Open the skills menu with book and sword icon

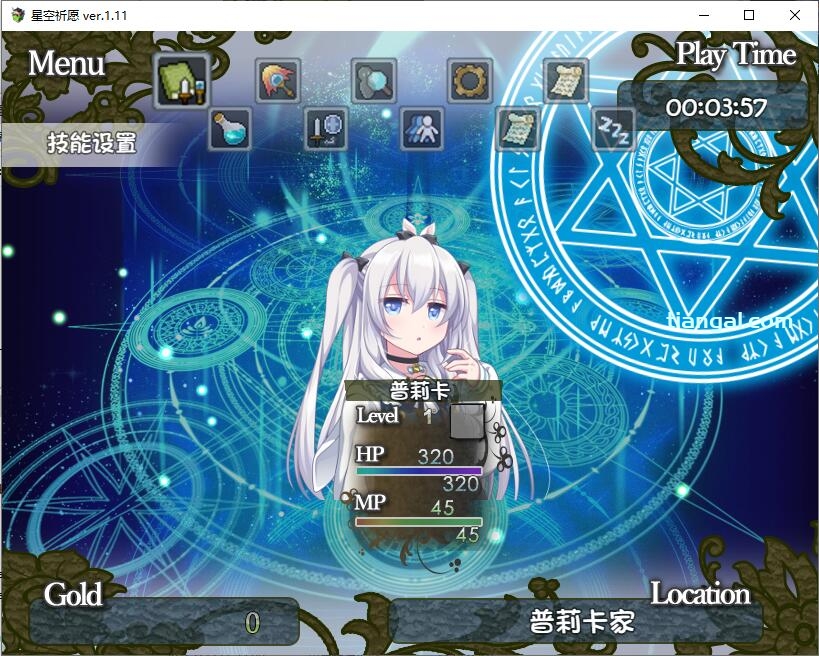[181, 81]
